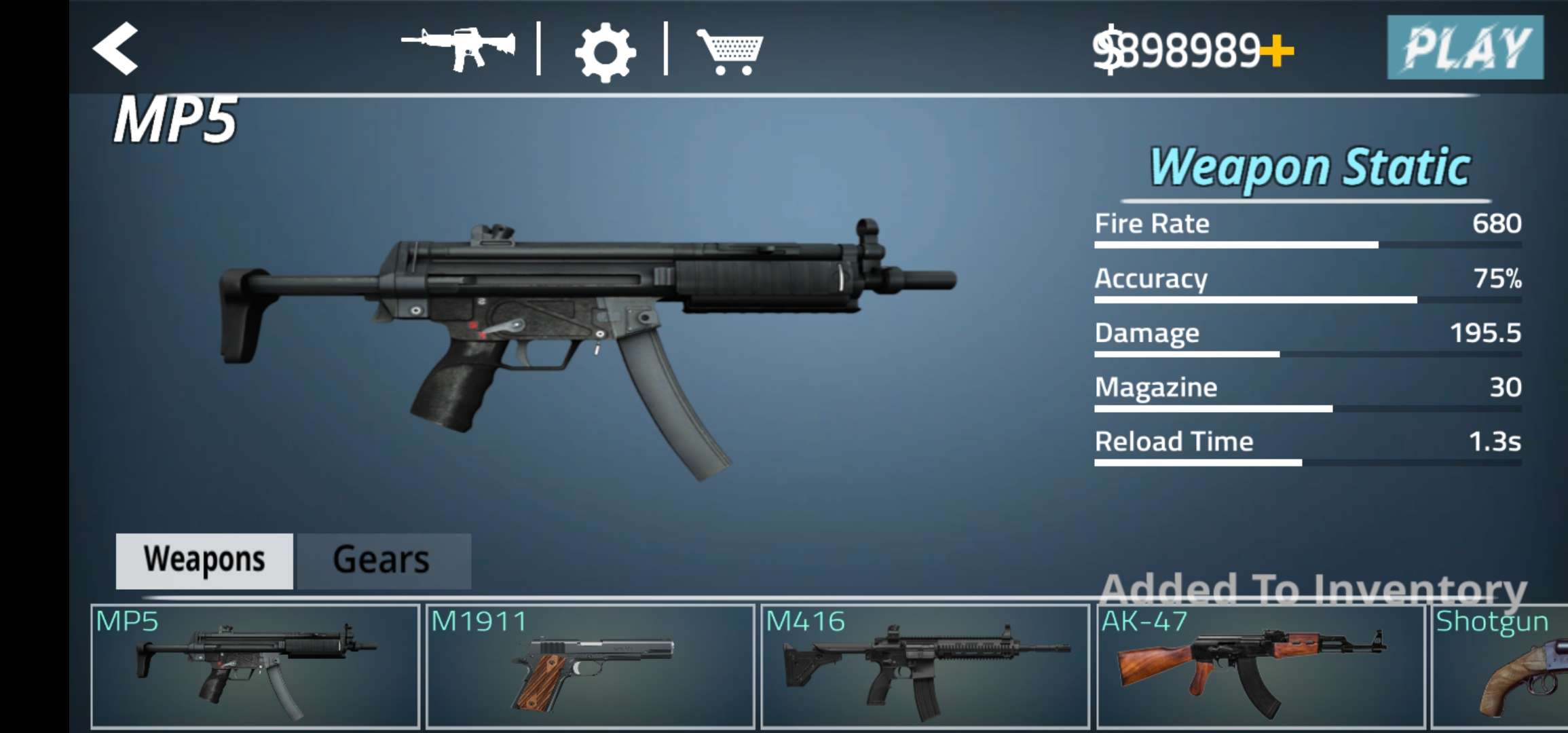
Task: Select the M416 rifle tile
Action: coord(925,666)
